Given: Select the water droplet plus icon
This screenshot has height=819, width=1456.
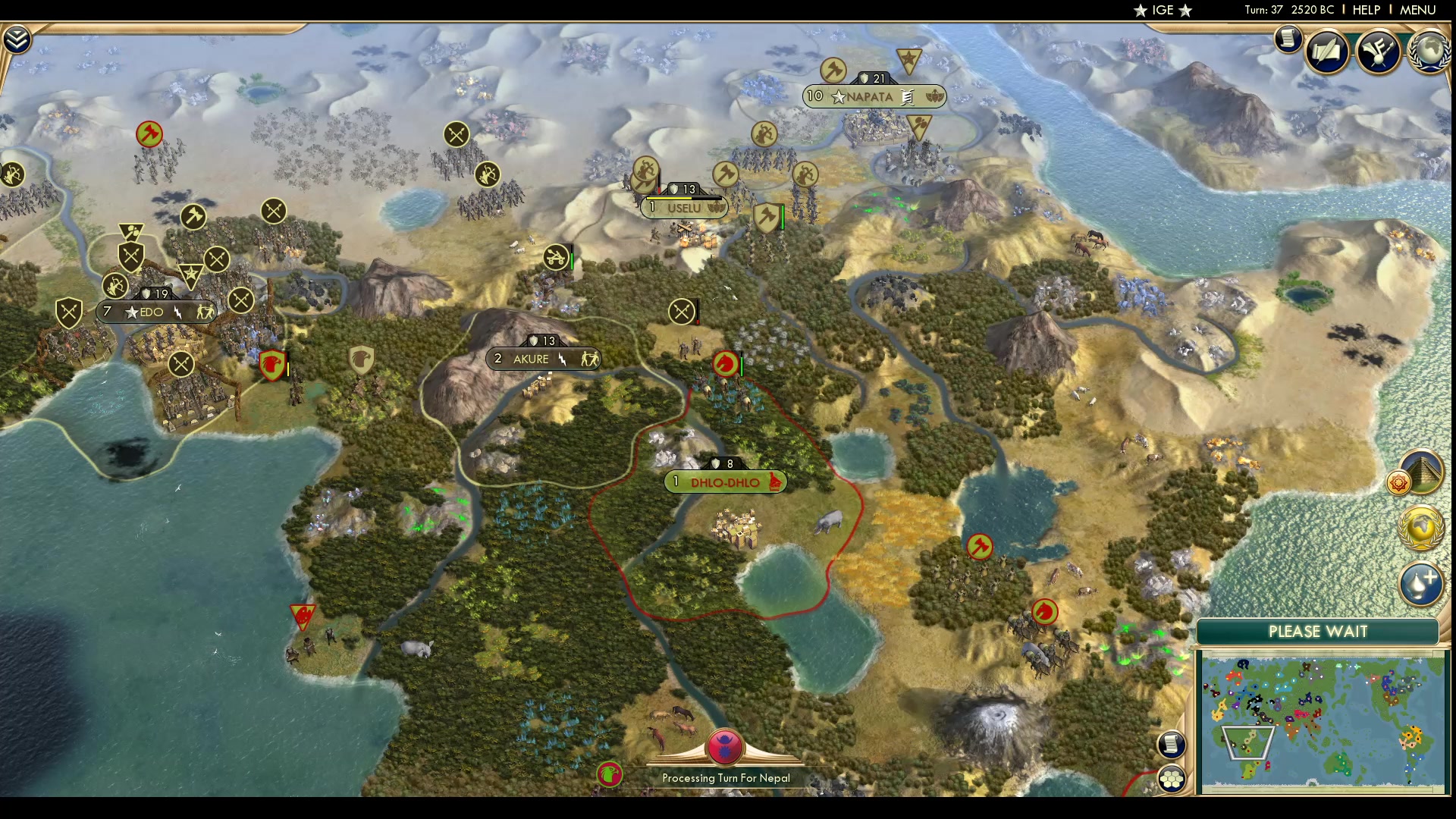Looking at the screenshot, I should (1421, 585).
